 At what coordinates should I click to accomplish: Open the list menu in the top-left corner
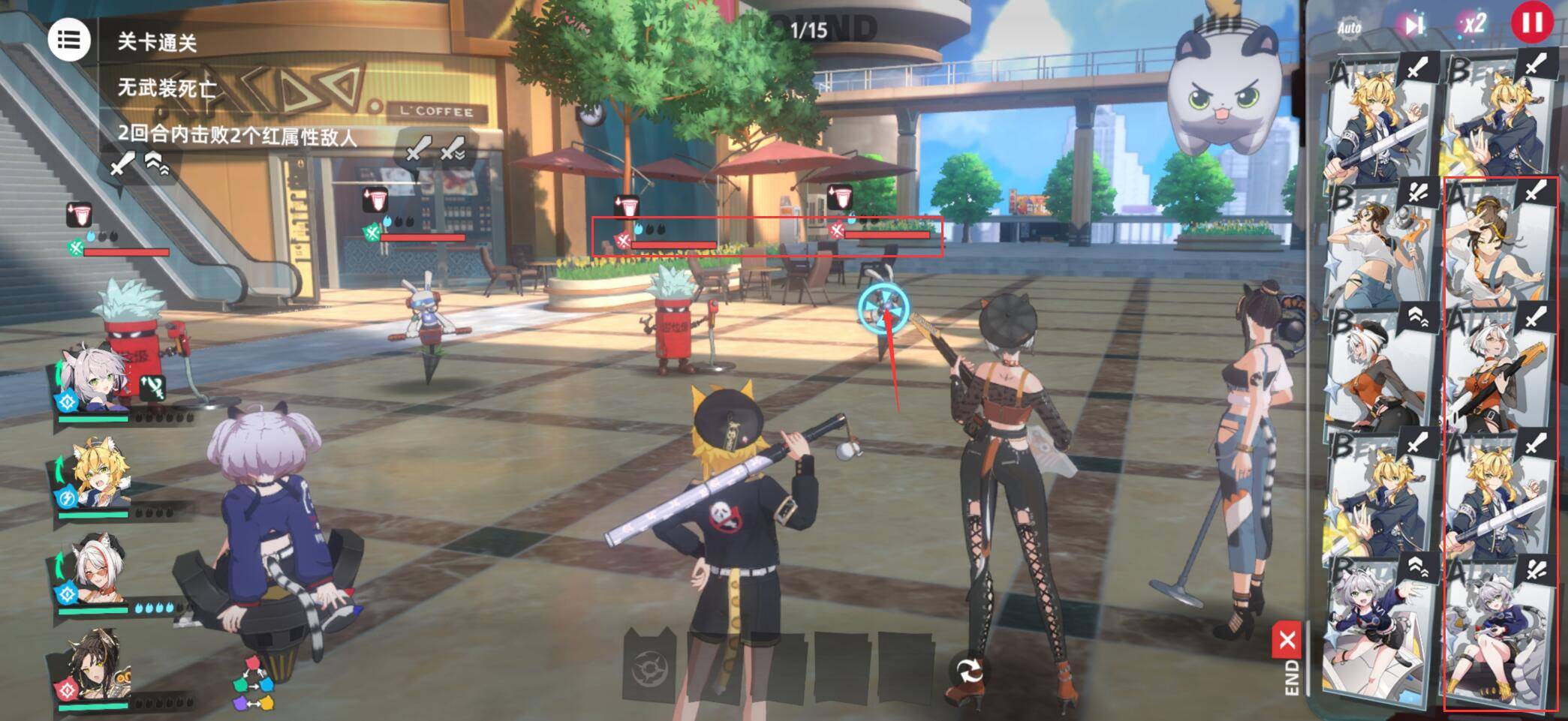pos(69,41)
